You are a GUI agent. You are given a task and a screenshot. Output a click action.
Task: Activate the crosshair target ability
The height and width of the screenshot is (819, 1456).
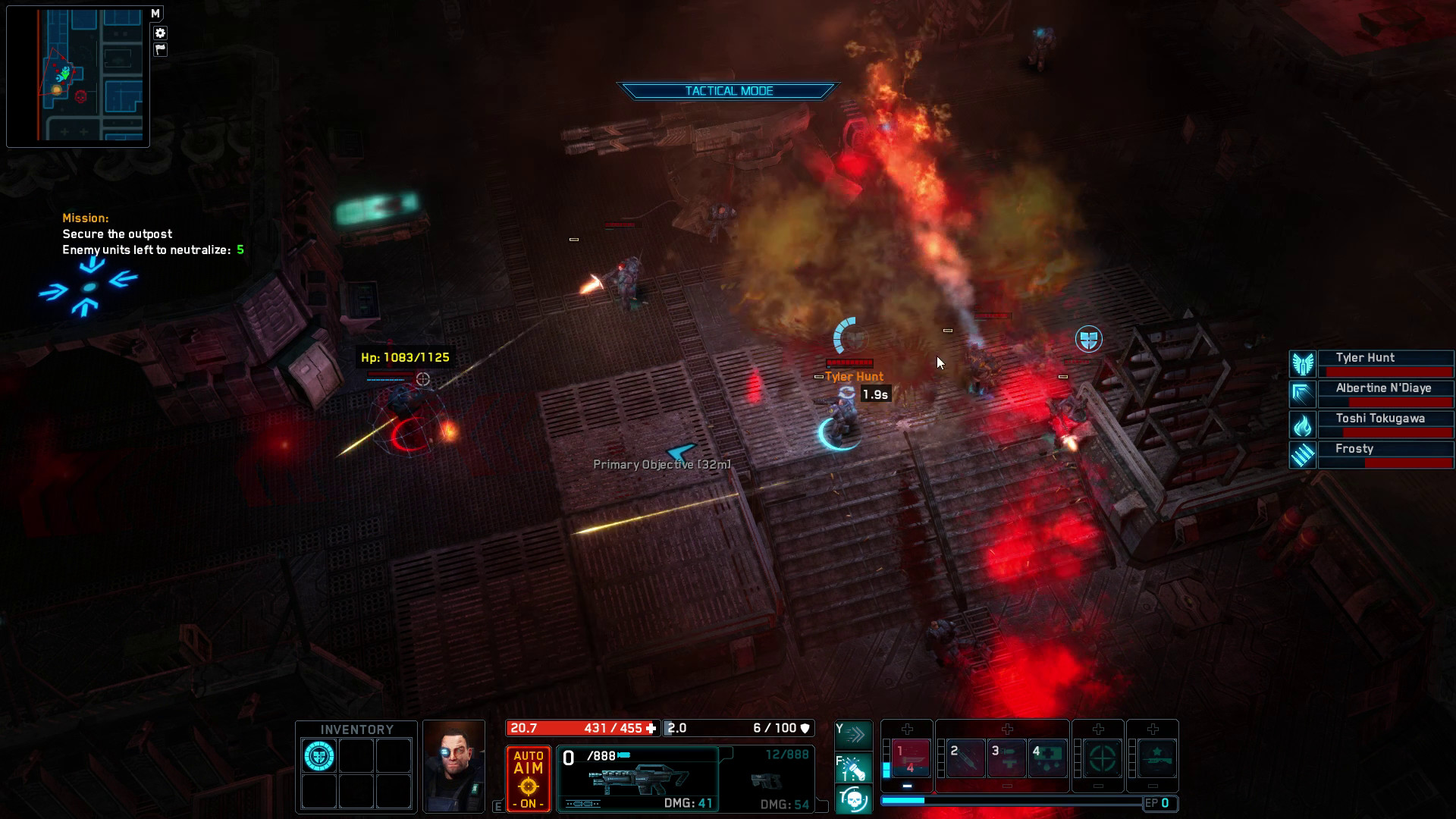pos(1101,758)
